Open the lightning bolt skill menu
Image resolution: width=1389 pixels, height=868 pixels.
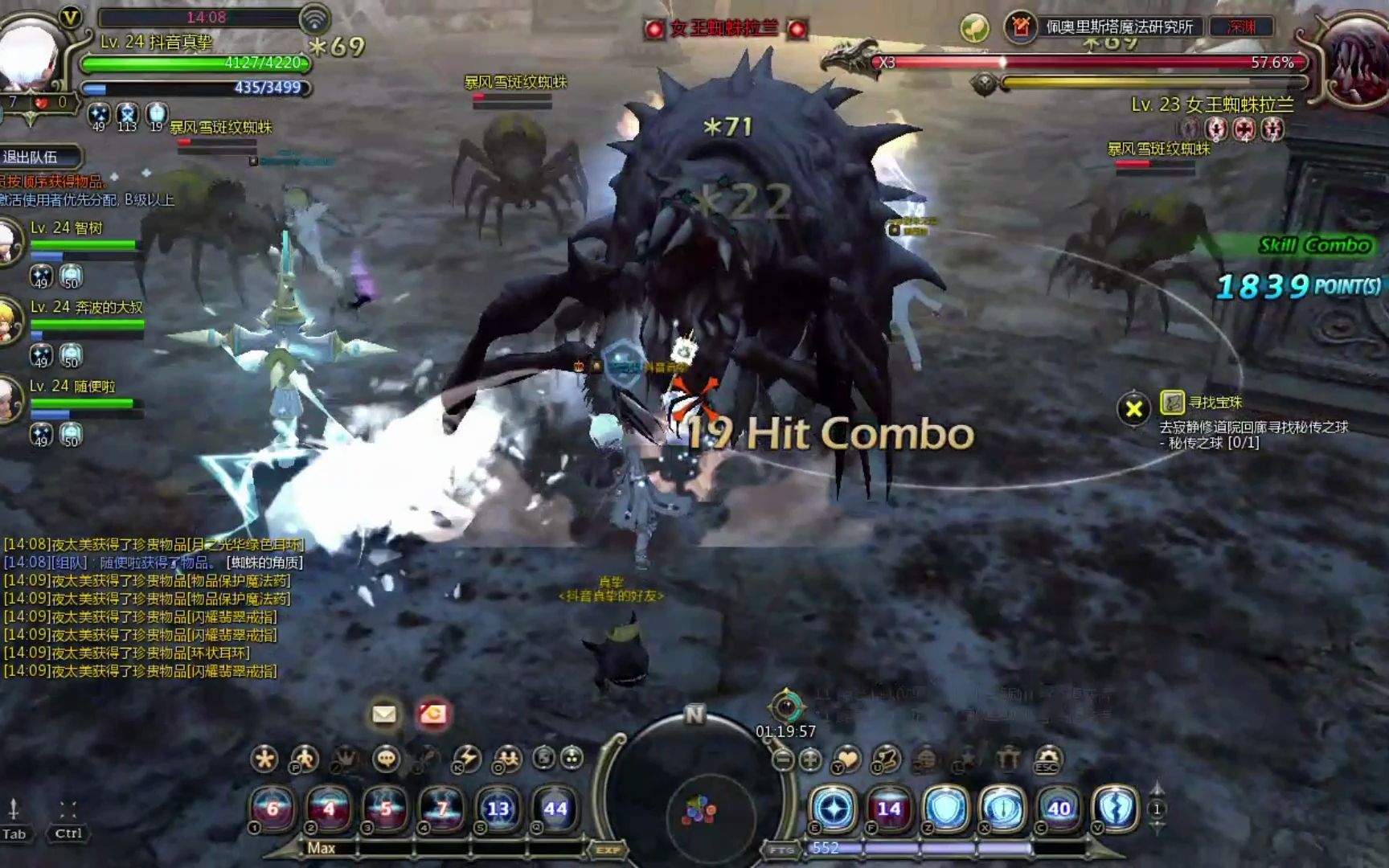467,759
